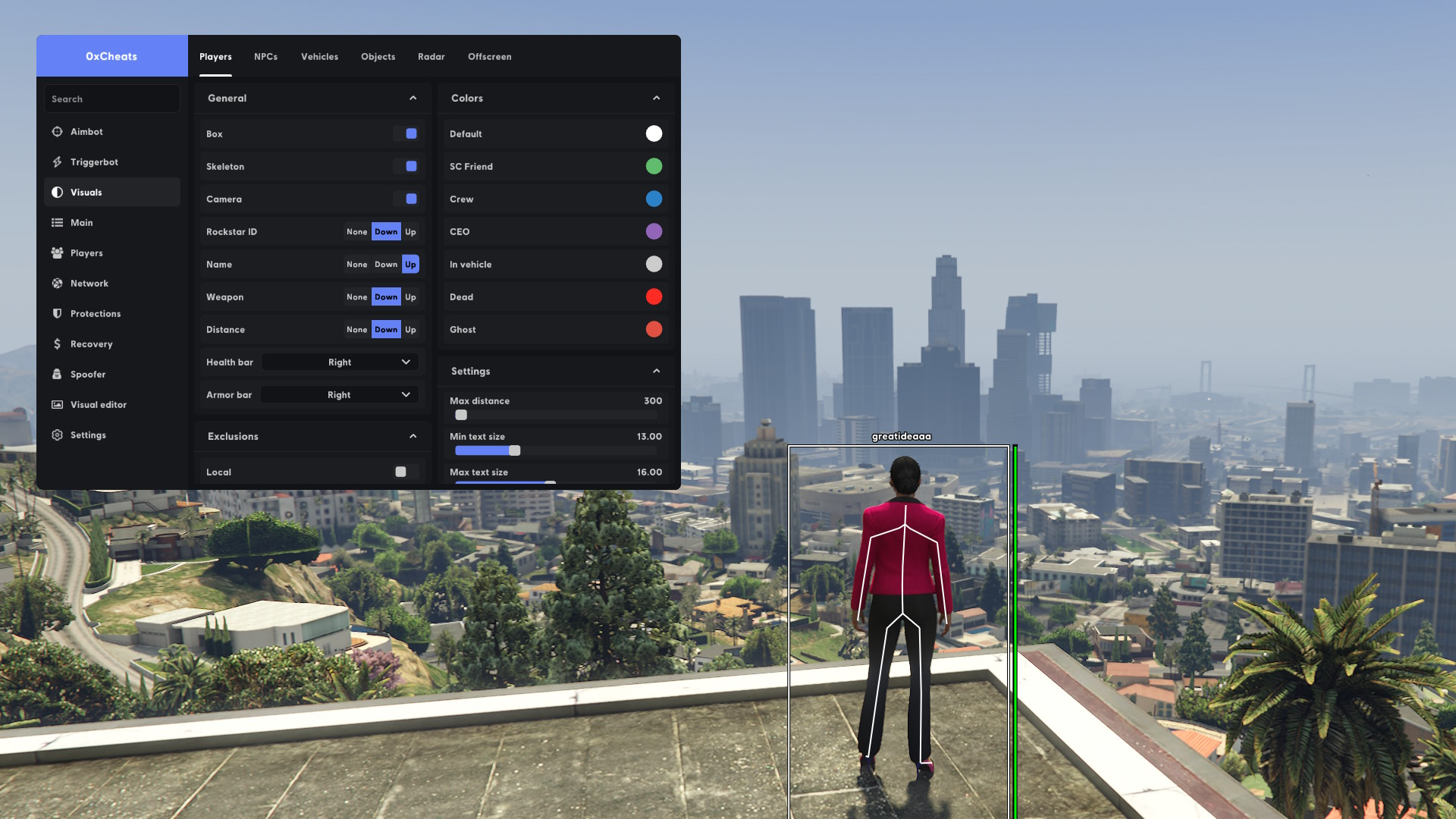Image resolution: width=1456 pixels, height=819 pixels.
Task: Enable the Local exclusion toggle
Action: (400, 472)
